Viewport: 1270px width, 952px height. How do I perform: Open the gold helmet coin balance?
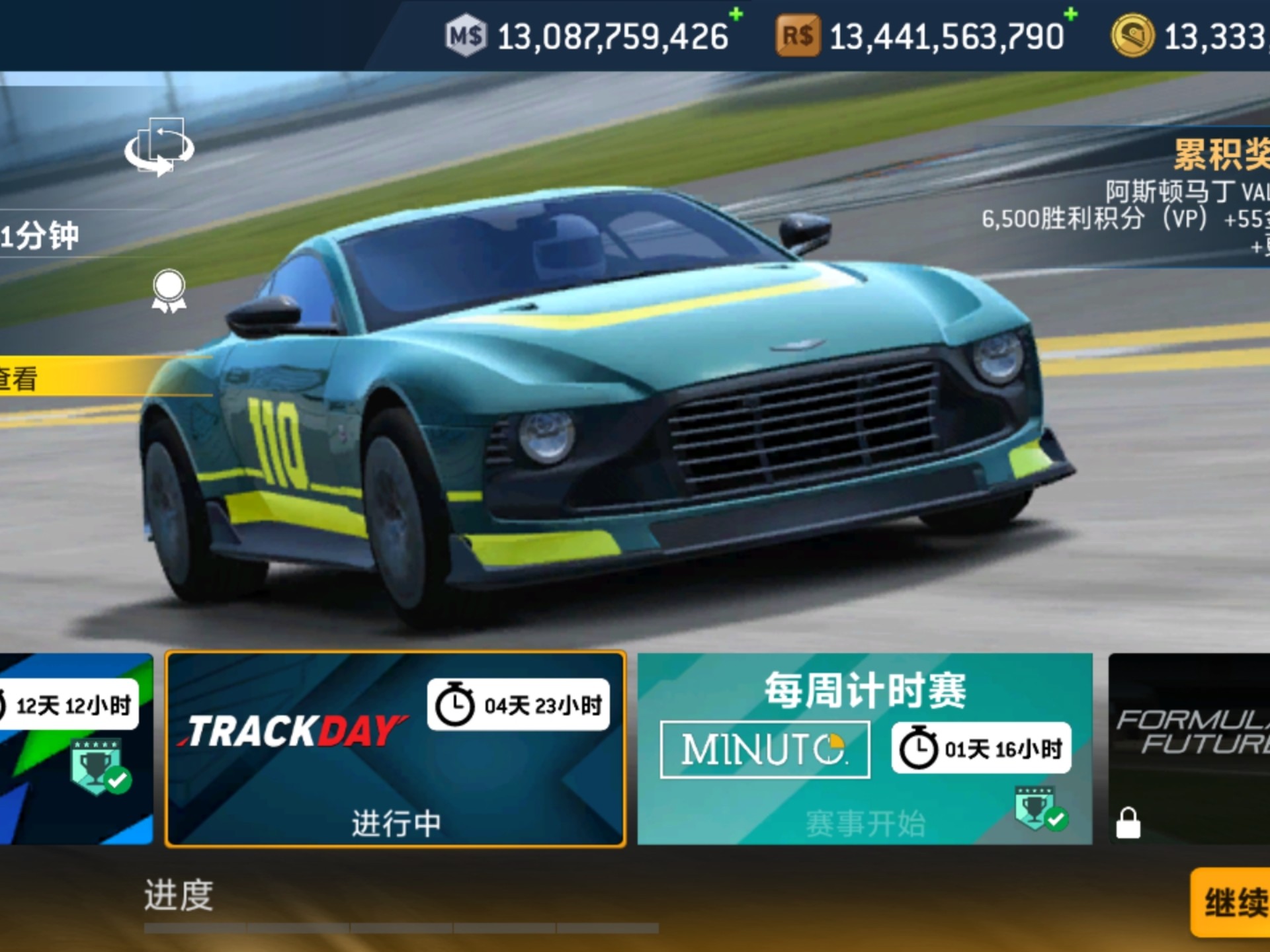(1191, 36)
